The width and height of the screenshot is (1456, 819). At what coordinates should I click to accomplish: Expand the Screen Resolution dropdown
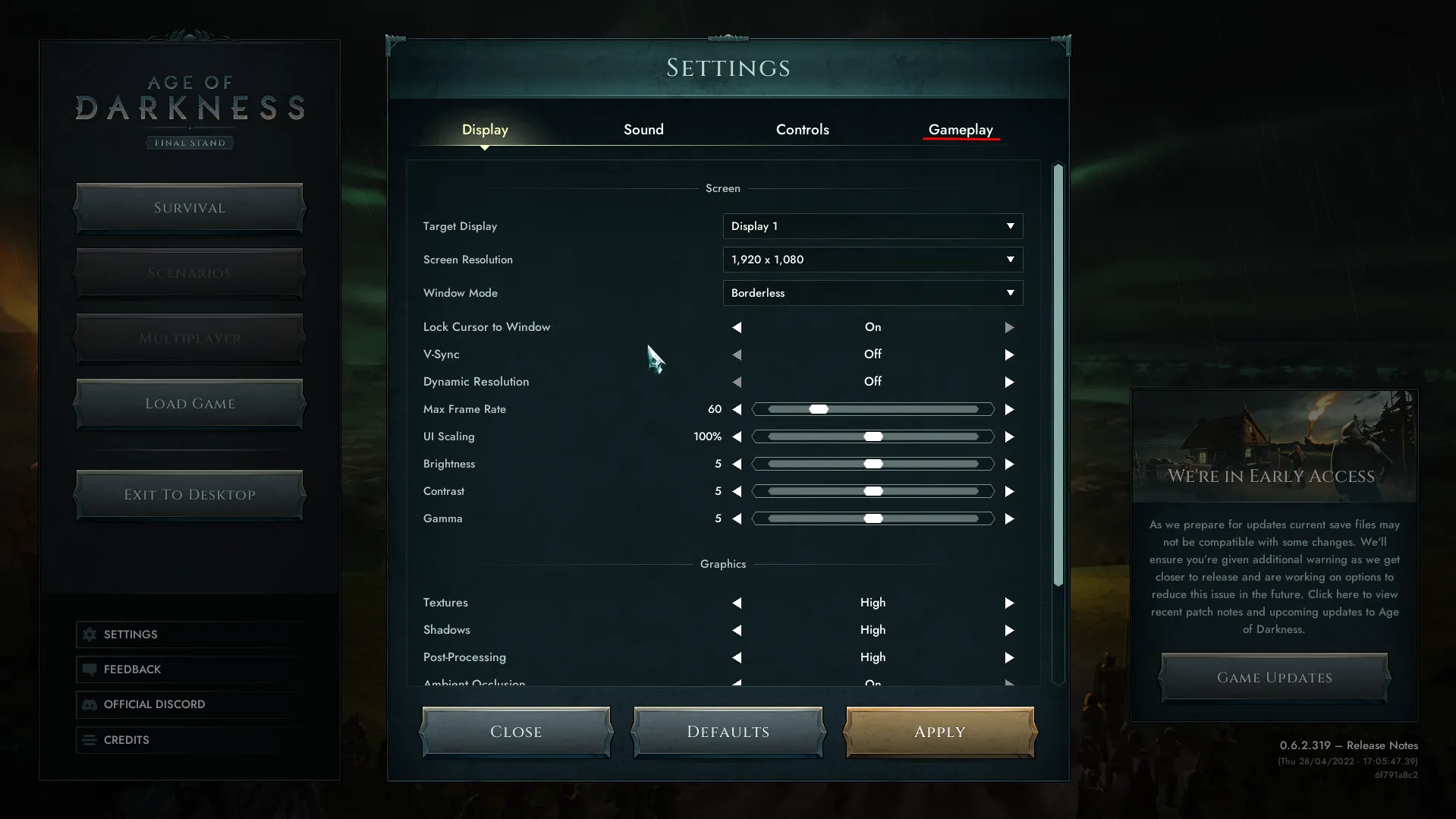(873, 260)
